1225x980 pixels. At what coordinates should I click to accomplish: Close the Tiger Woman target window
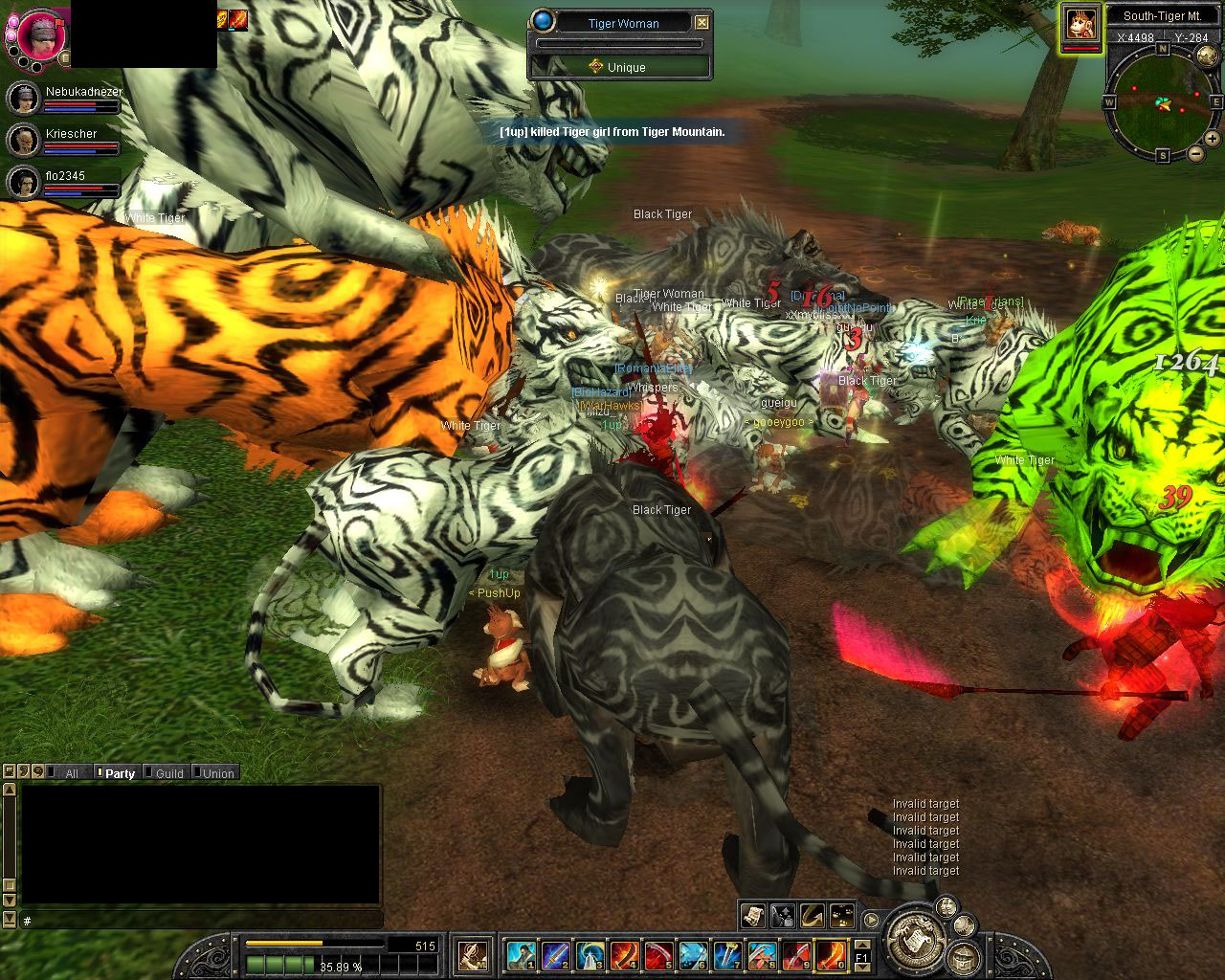pyautogui.click(x=702, y=22)
